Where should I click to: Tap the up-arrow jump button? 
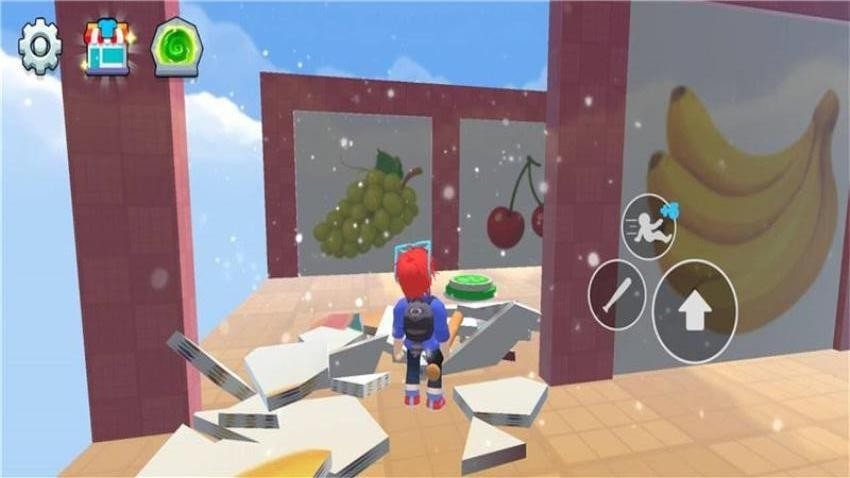(694, 311)
